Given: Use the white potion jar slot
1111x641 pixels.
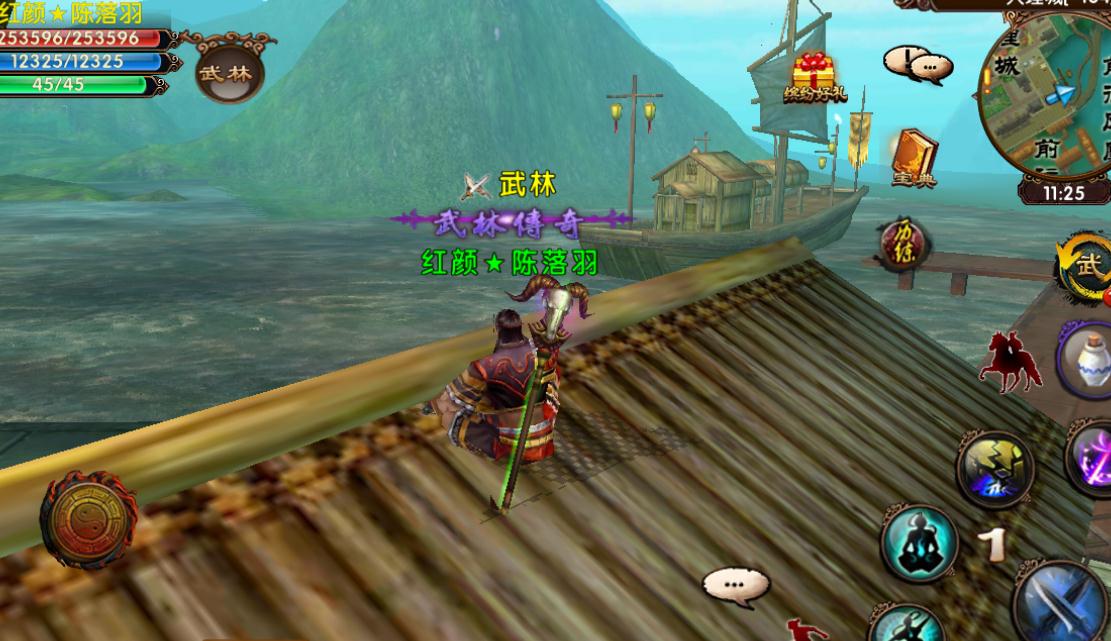Looking at the screenshot, I should (x=1086, y=362).
